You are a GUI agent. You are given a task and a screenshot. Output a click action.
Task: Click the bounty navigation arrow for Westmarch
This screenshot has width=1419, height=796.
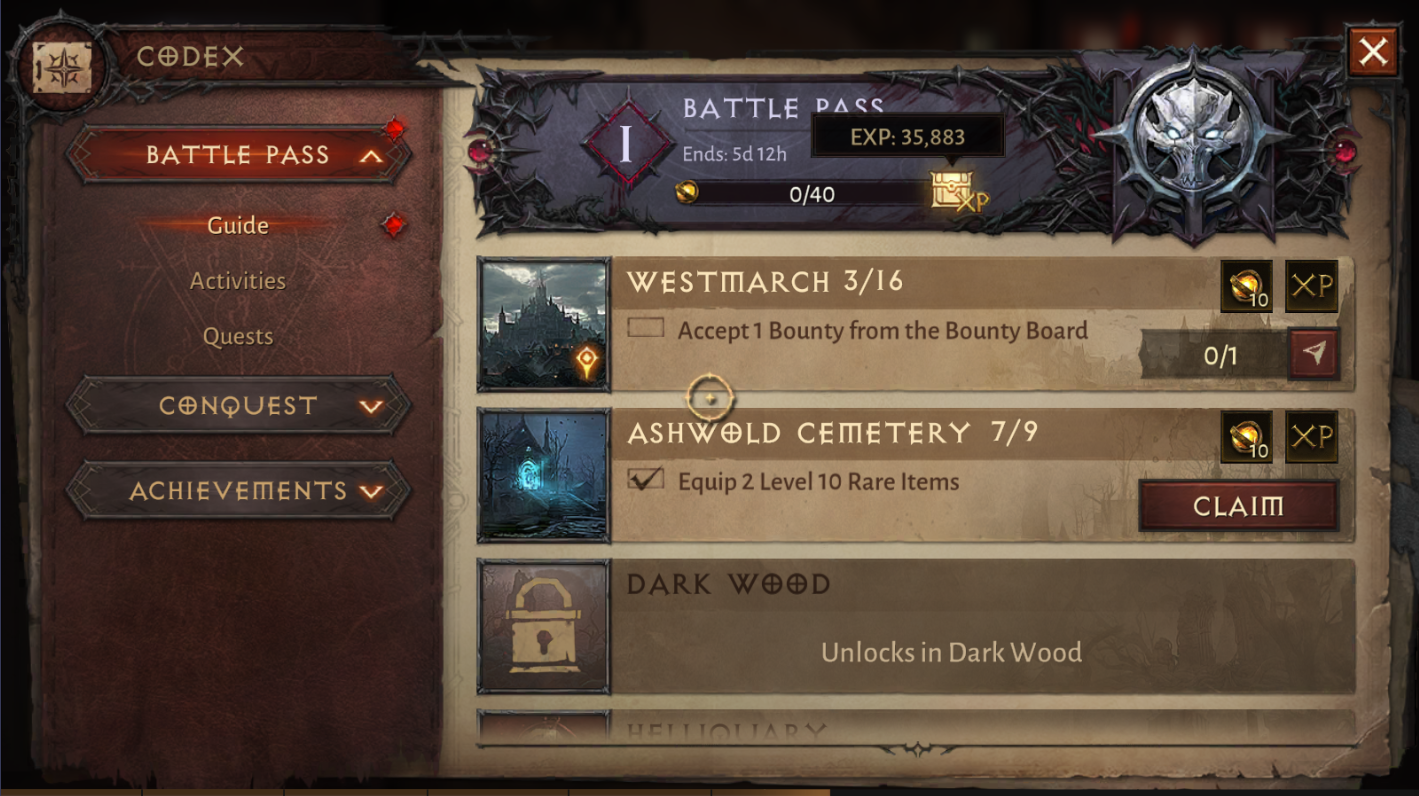click(x=1311, y=355)
